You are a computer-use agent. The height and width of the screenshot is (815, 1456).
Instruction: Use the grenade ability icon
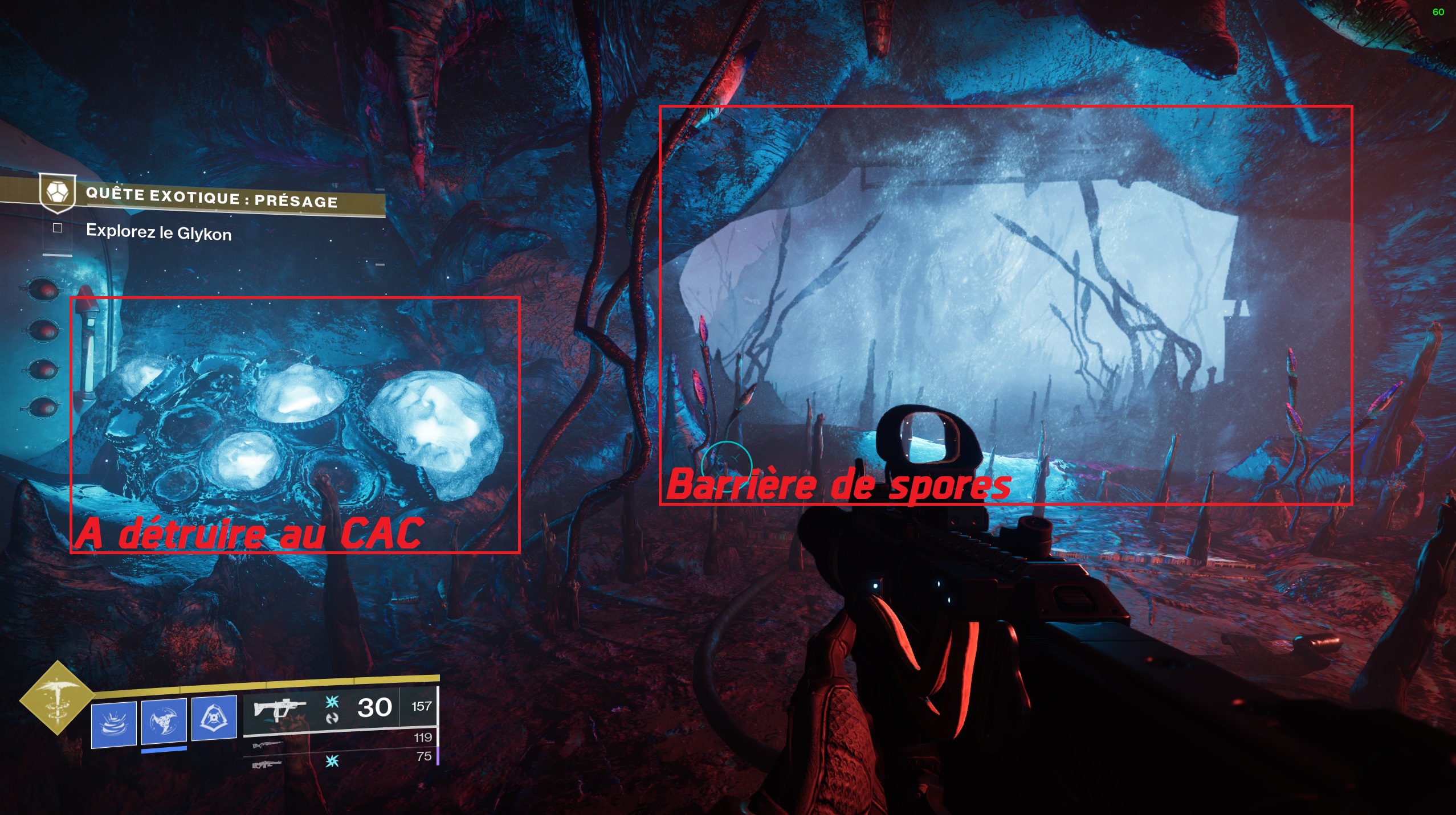114,723
